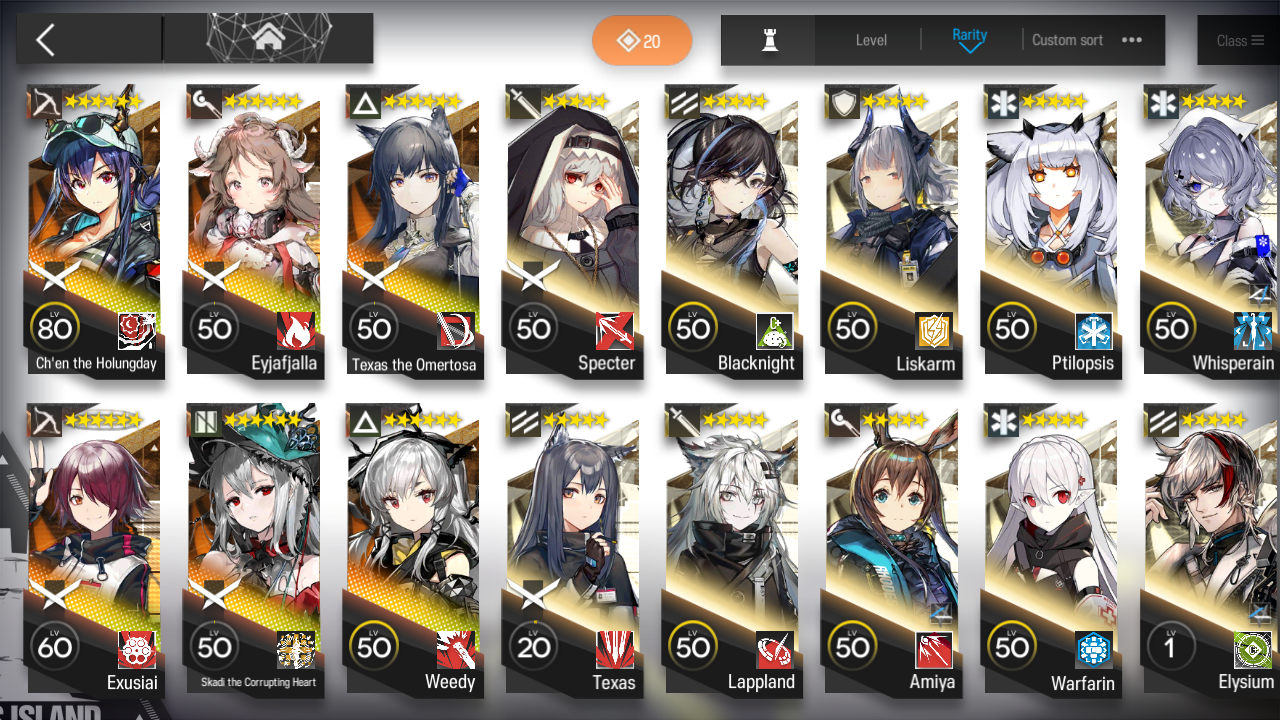1280x720 pixels.
Task: Click the blue skill icon on Warfarin's card
Action: [x=1093, y=650]
